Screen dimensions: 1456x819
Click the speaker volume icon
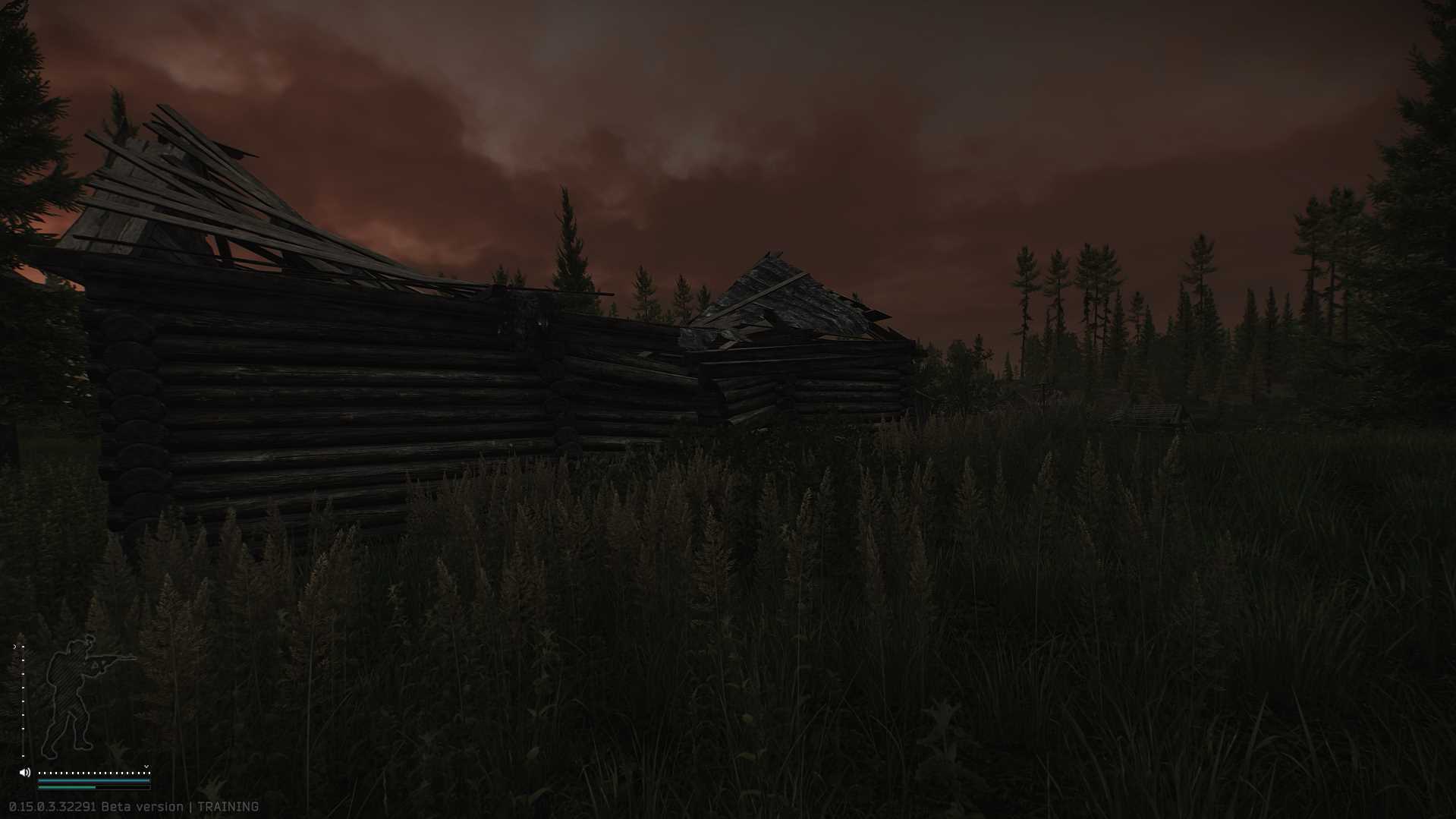pyautogui.click(x=24, y=772)
